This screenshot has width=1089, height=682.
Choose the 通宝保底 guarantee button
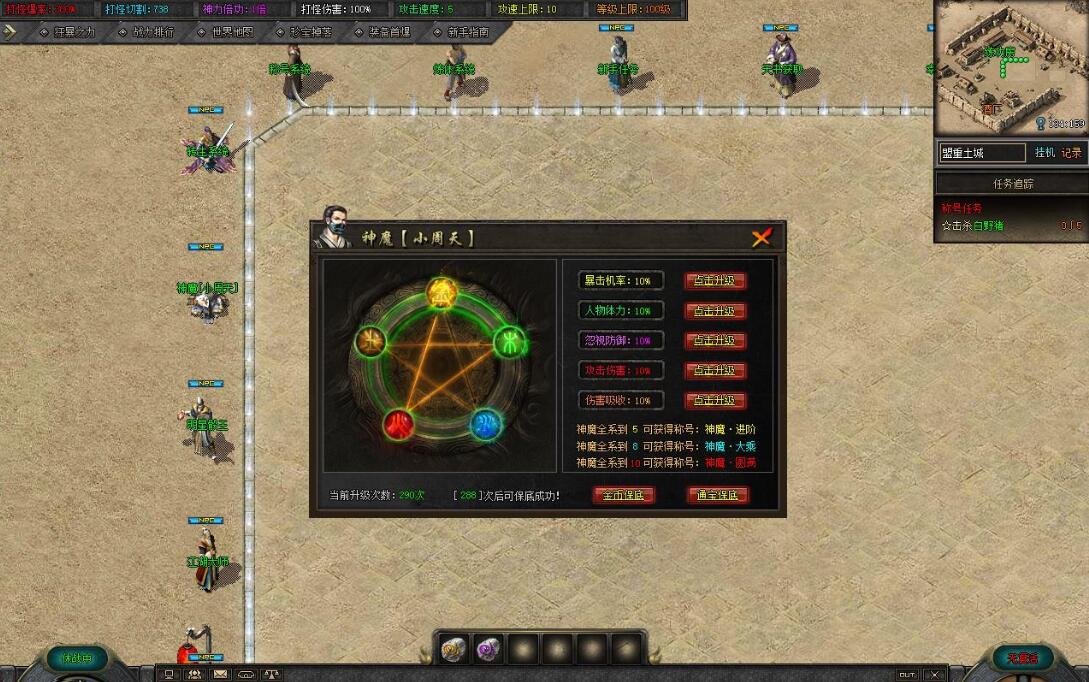pyautogui.click(x=718, y=495)
